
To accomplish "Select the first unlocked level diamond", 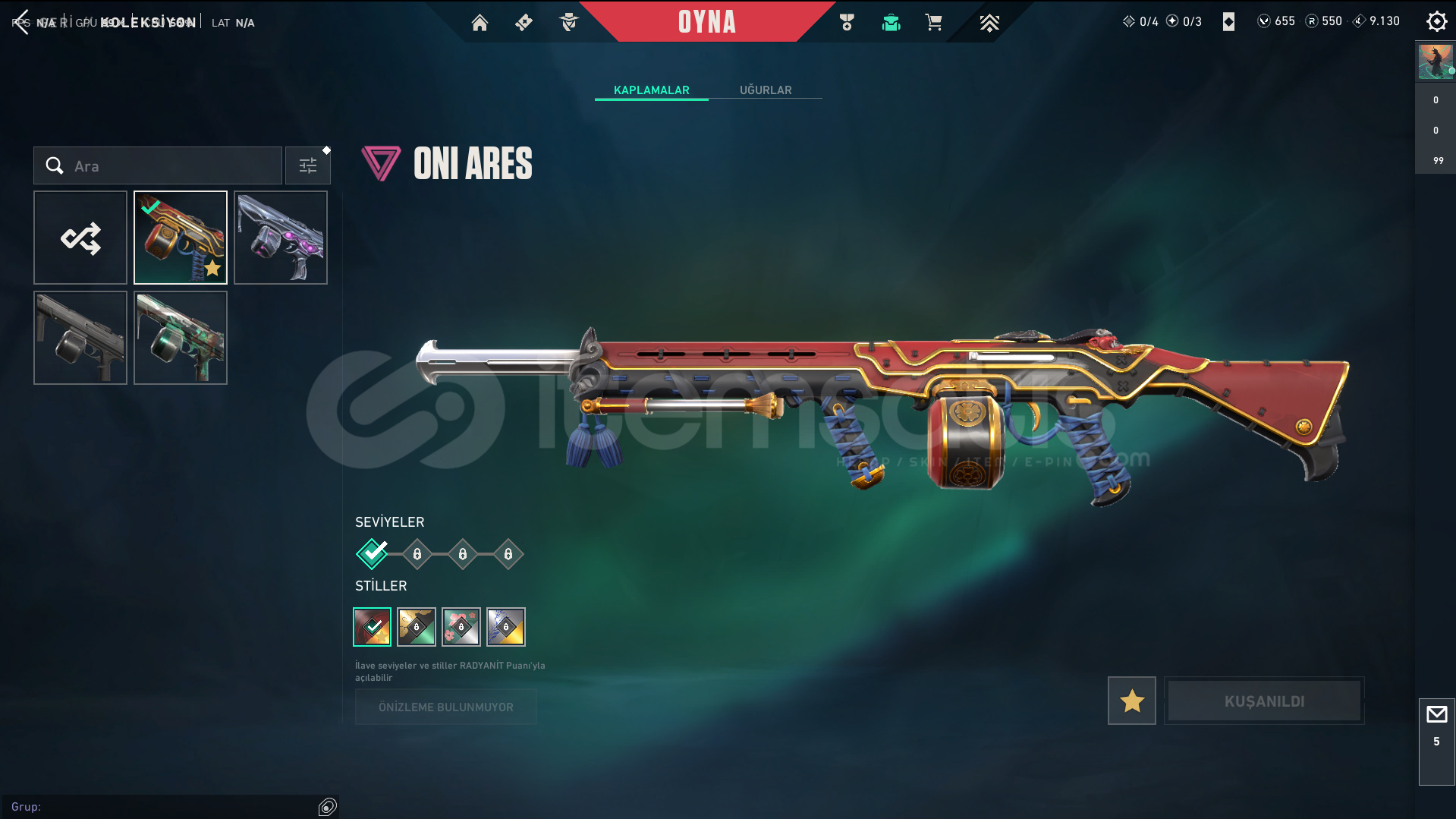I will point(372,554).
